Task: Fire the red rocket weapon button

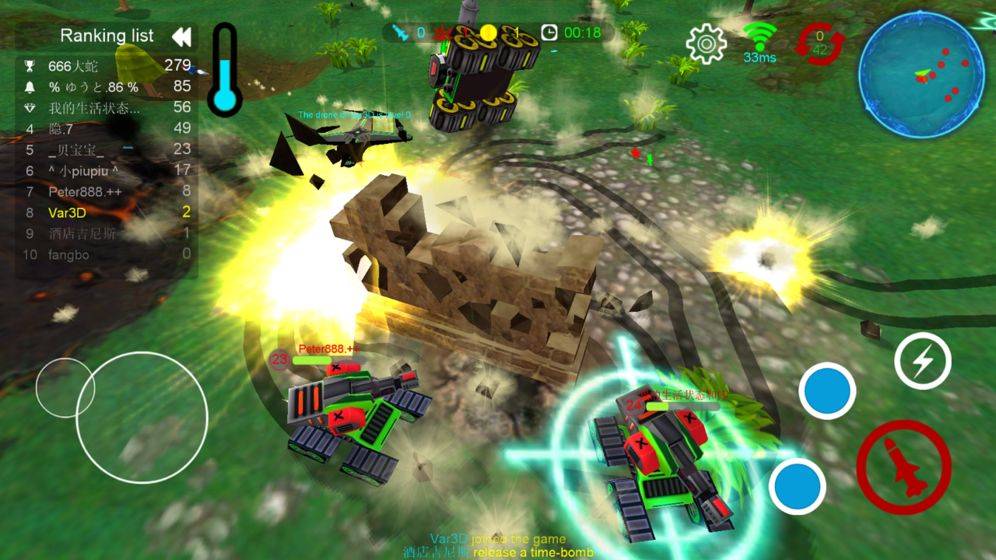Action: [903, 467]
